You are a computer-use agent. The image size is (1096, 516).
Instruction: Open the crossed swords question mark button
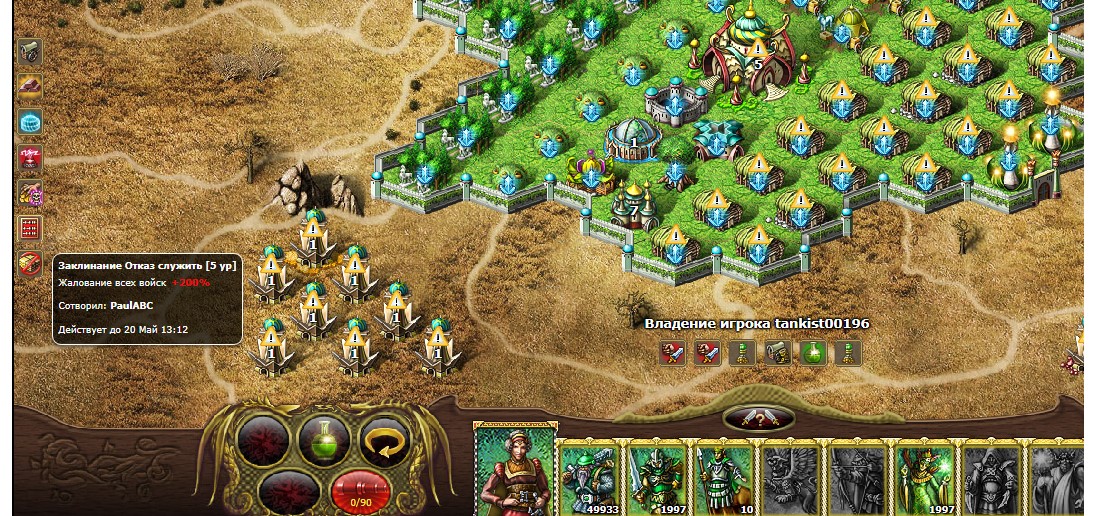pos(757,418)
